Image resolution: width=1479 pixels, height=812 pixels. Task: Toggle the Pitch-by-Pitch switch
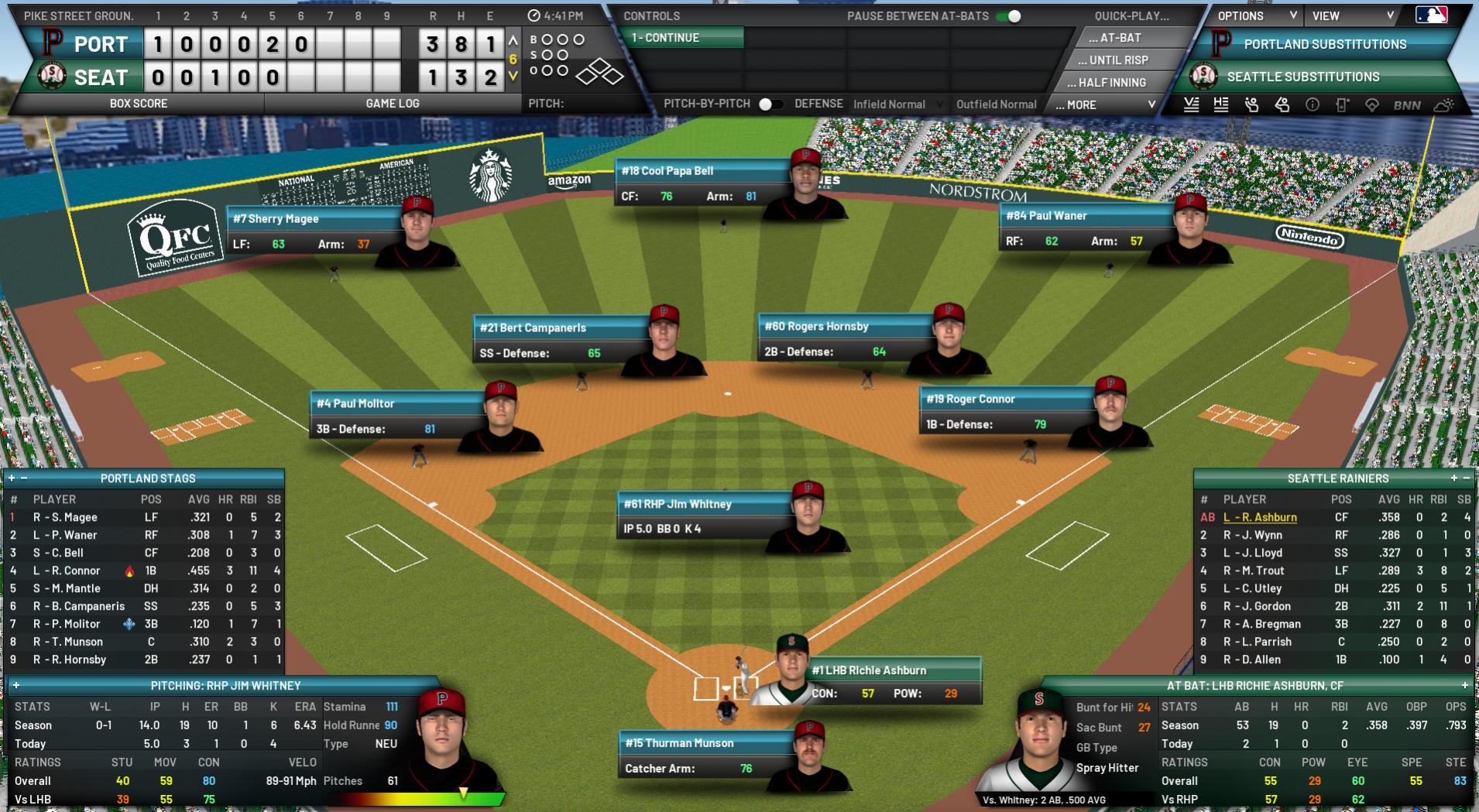[x=770, y=104]
